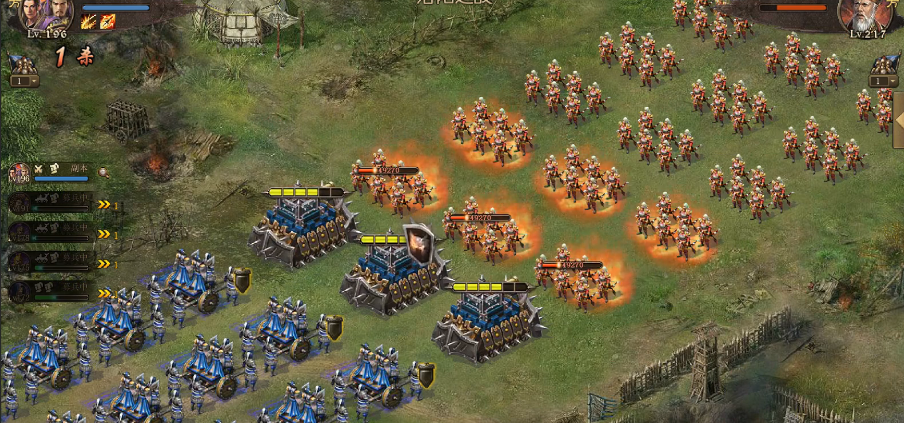
Task: Select the active general row with blue bar
Action: click(x=58, y=173)
